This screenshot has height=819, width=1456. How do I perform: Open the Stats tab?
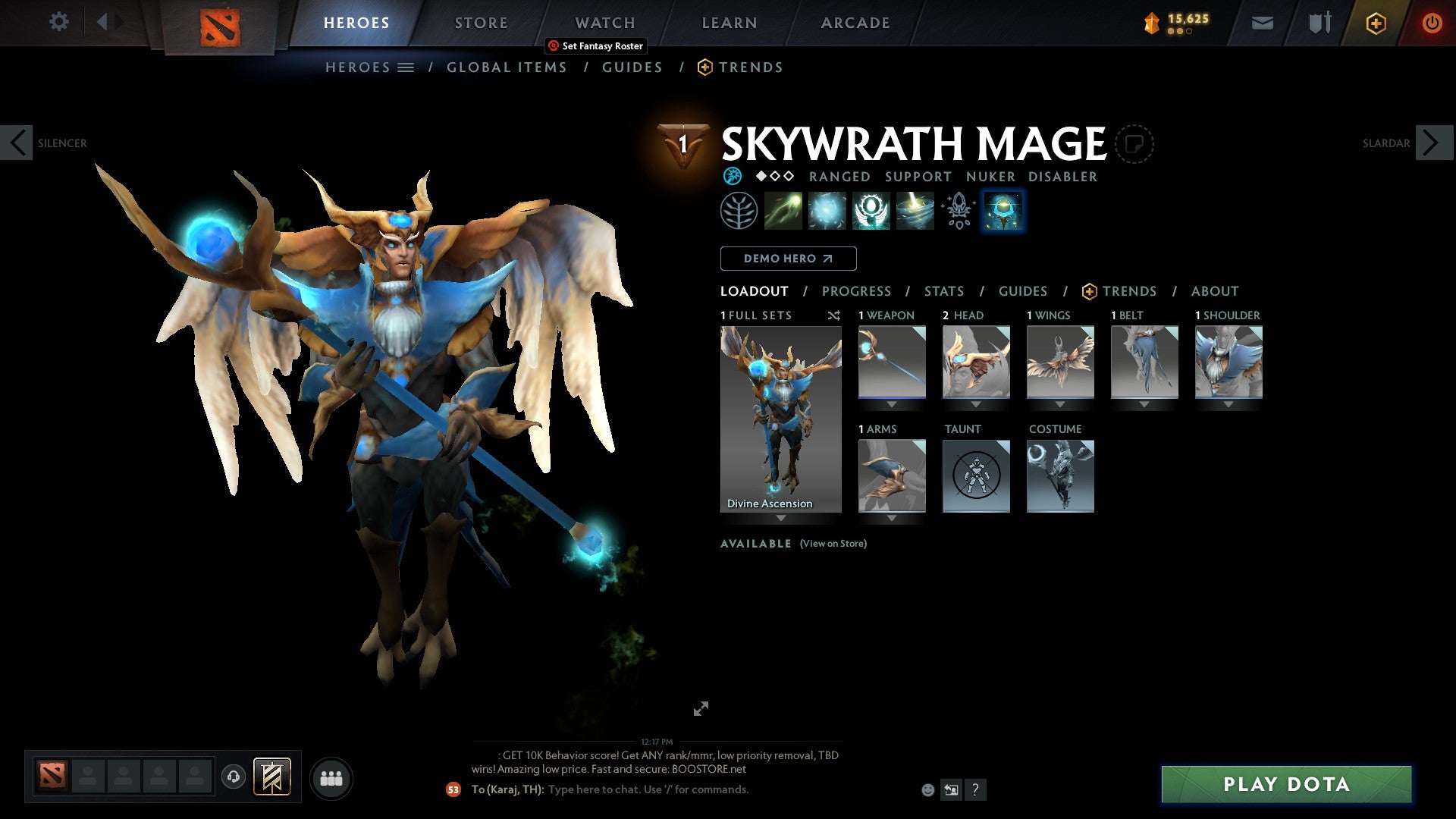(x=943, y=291)
